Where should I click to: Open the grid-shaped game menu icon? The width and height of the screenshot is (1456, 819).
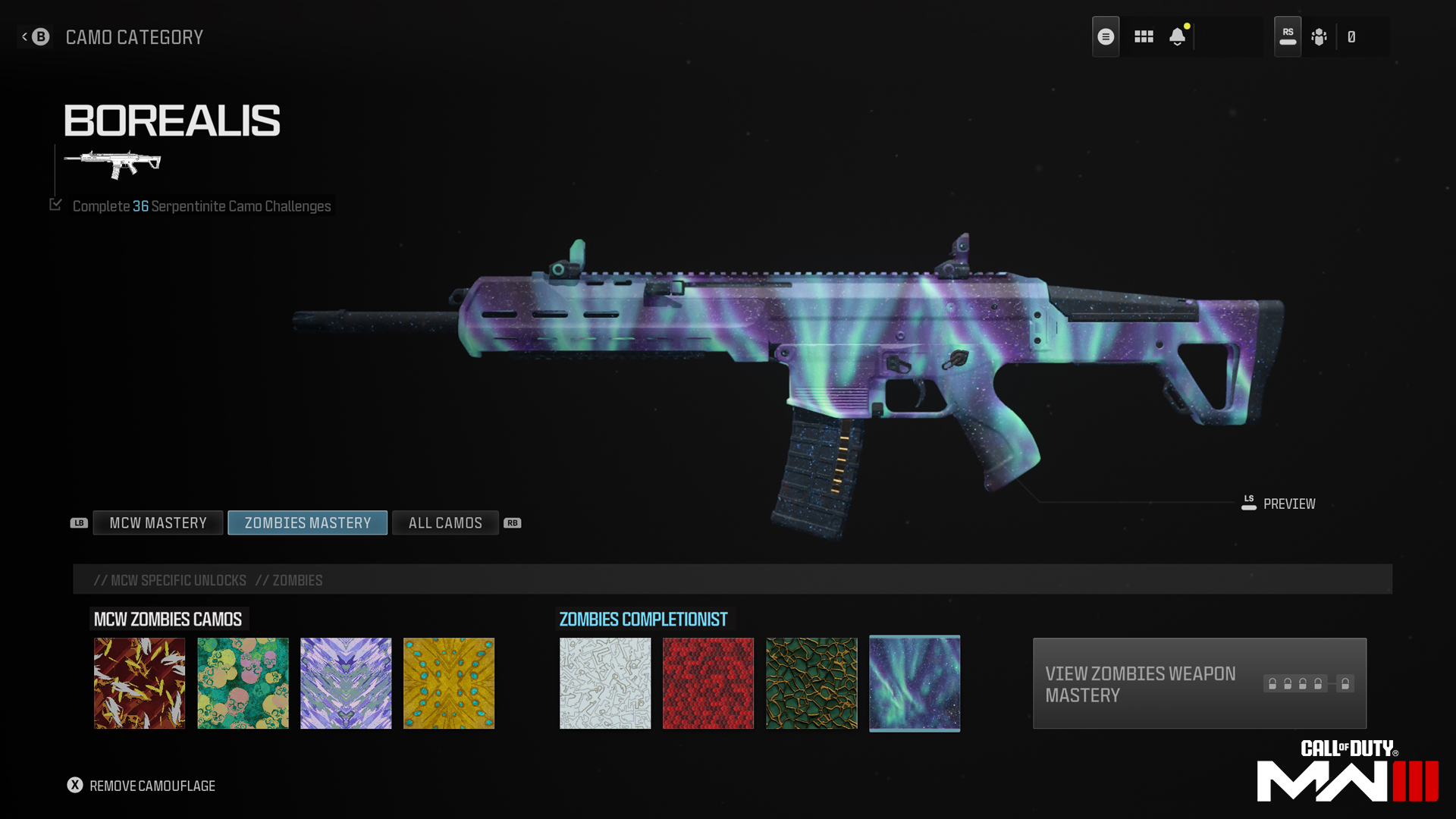point(1144,36)
